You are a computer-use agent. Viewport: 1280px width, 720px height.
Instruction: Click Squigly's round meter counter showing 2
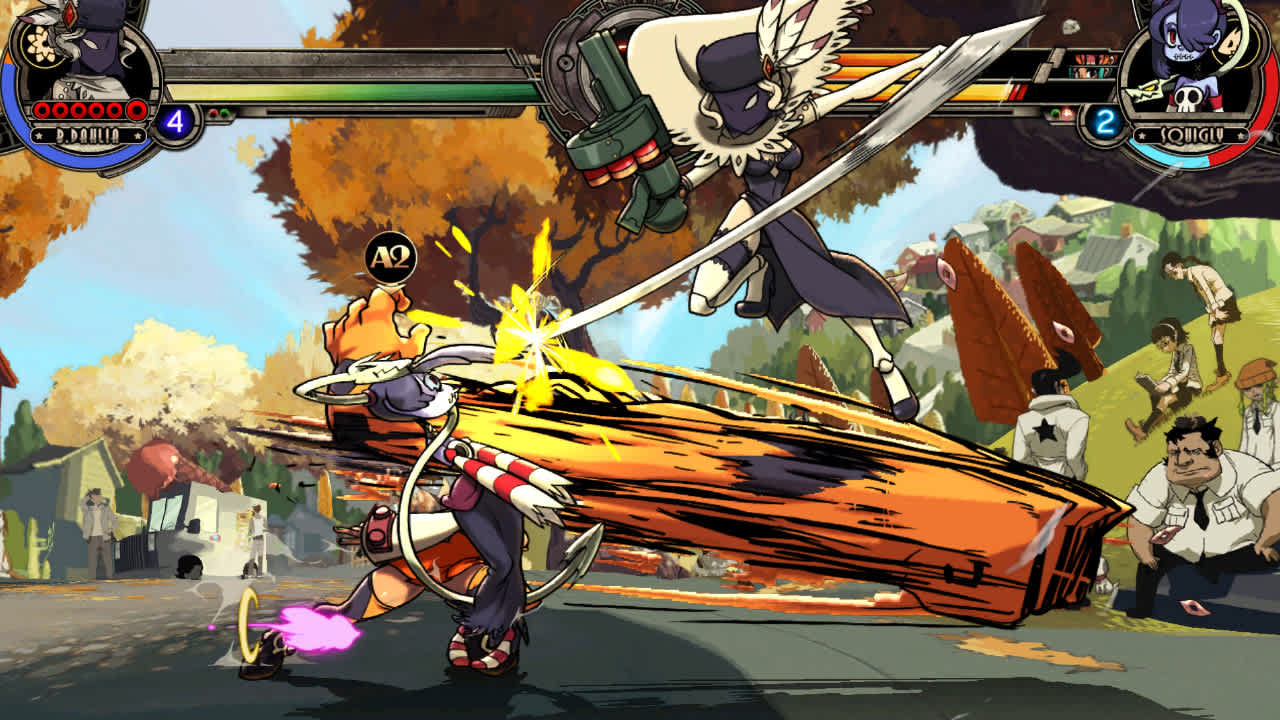pos(1104,121)
